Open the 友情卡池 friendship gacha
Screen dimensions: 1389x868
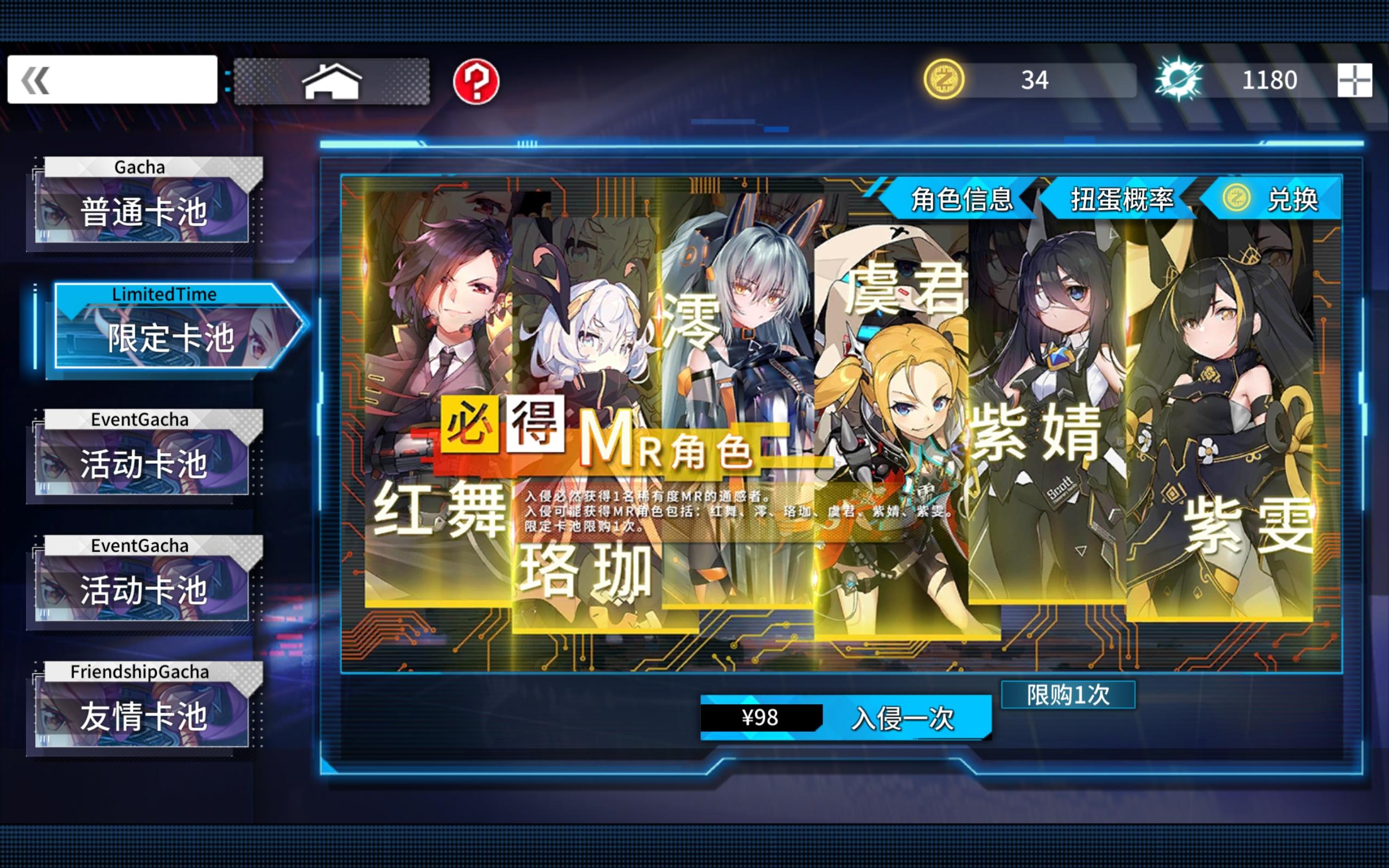click(x=143, y=716)
